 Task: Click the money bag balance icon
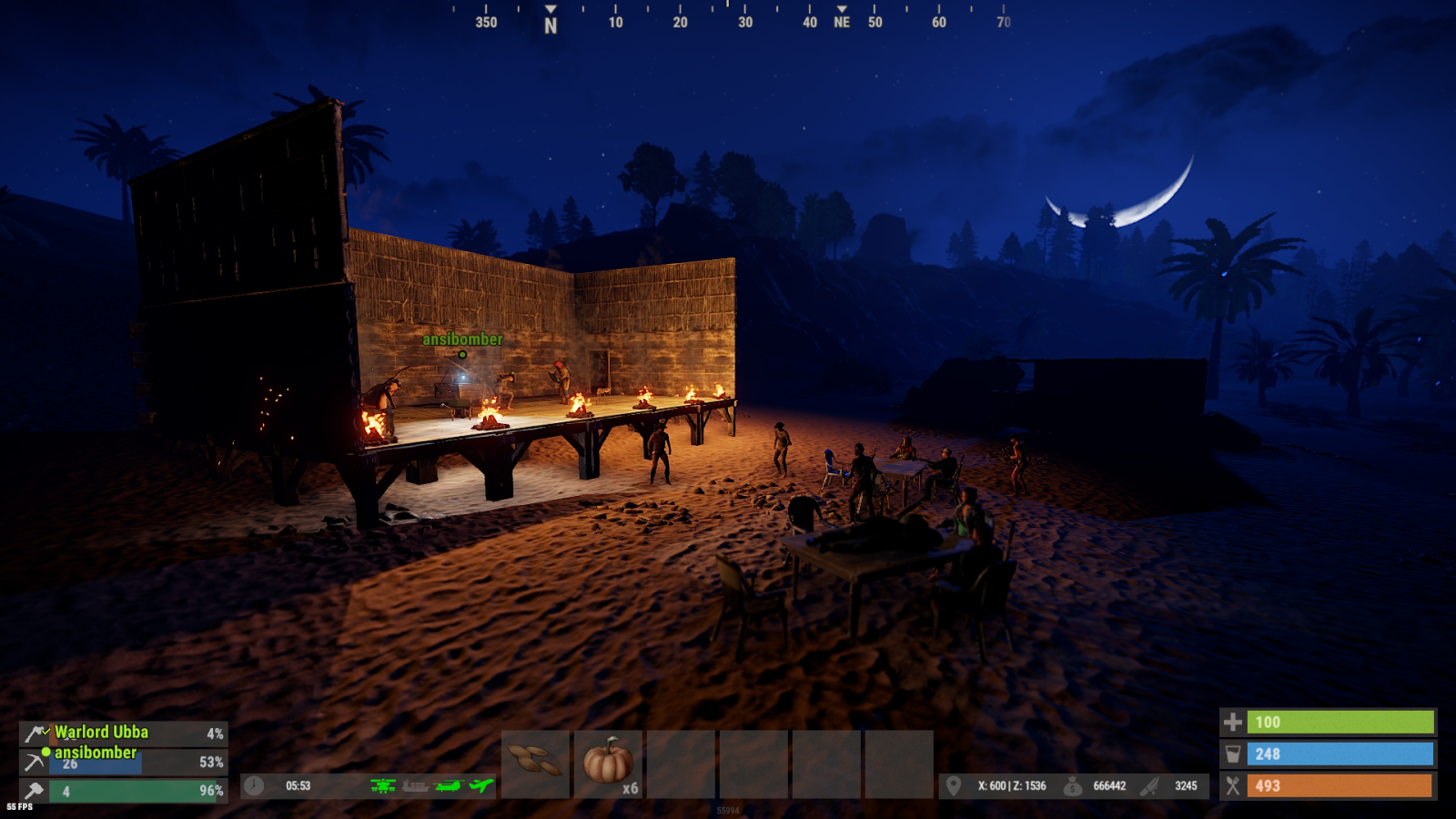[x=1073, y=785]
